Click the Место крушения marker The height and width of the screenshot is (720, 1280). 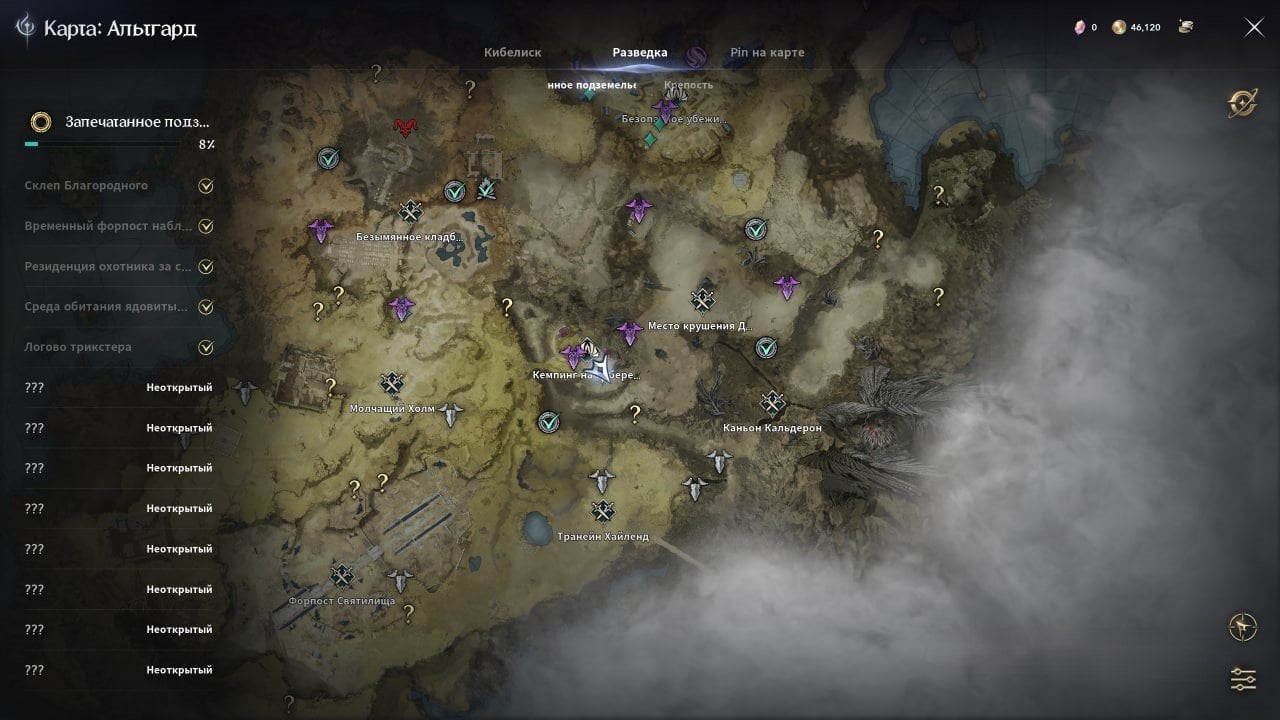pos(704,300)
